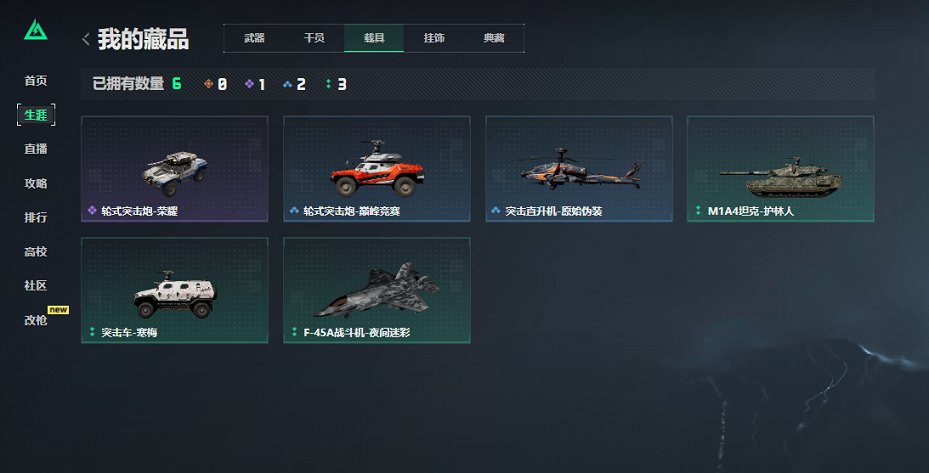Go back with the arrow beside 我的藏品
Screen dimensions: 929x473
click(x=86, y=39)
